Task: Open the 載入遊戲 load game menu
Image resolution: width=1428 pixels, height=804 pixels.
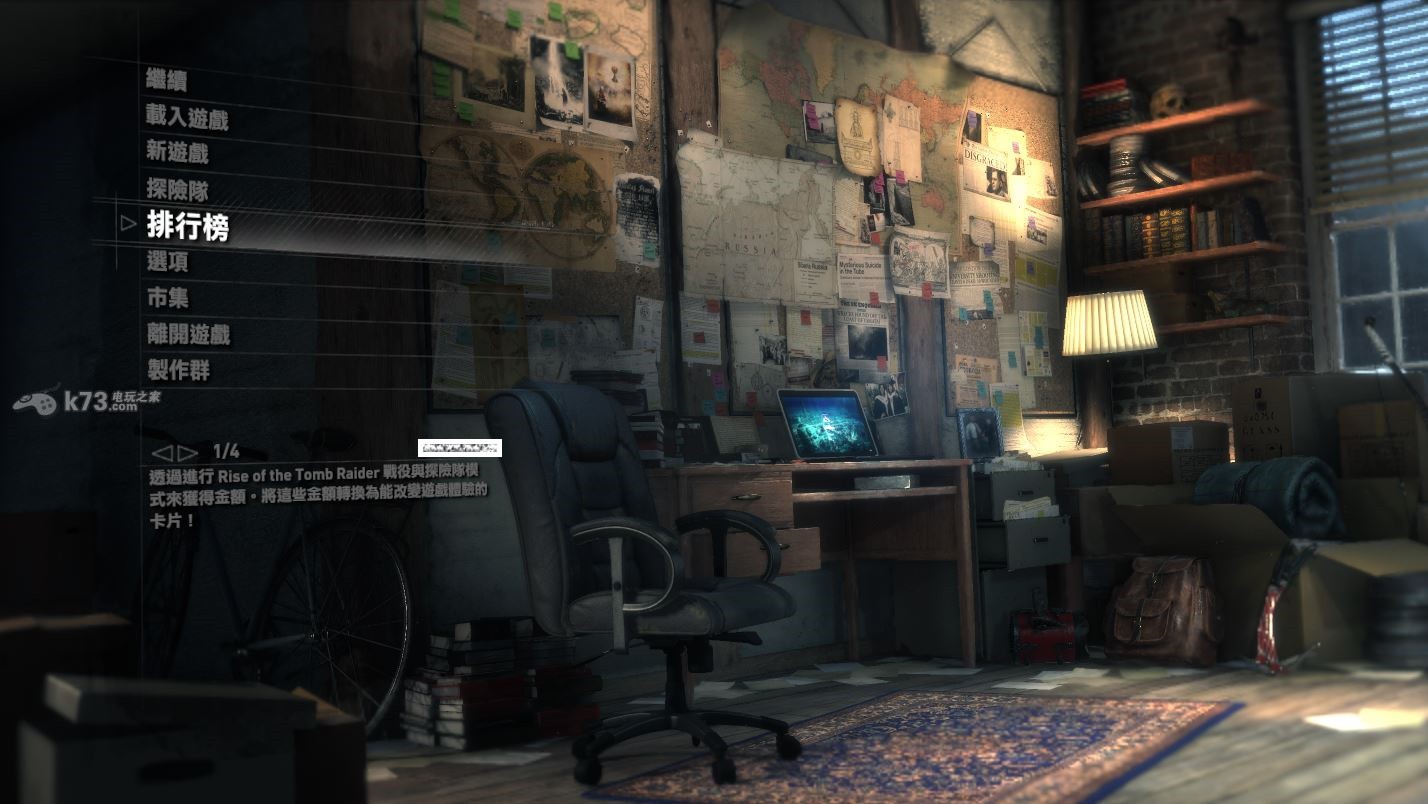Action: pyautogui.click(x=187, y=119)
